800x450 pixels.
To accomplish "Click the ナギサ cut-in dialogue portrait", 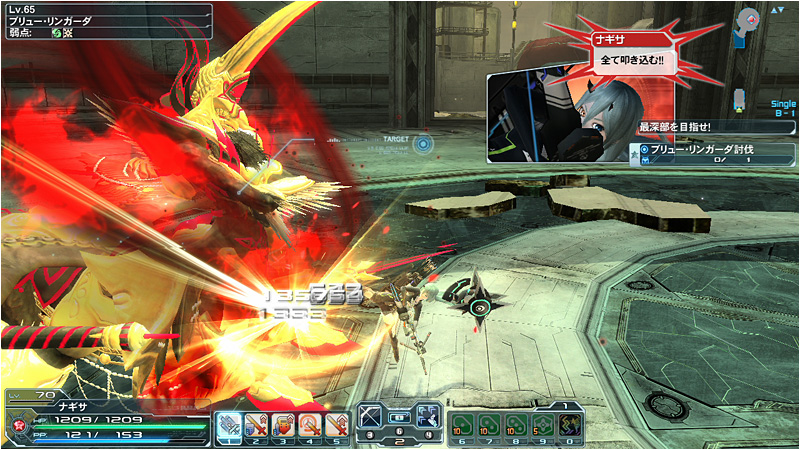I will click(560, 115).
